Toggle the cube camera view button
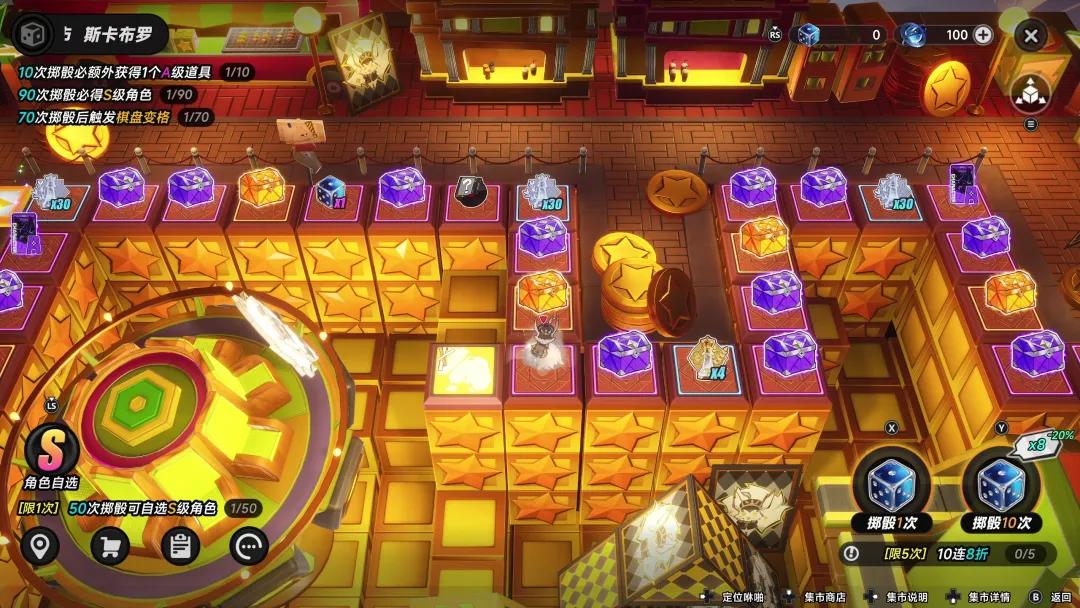Viewport: 1080px width, 608px height. coord(1031,92)
